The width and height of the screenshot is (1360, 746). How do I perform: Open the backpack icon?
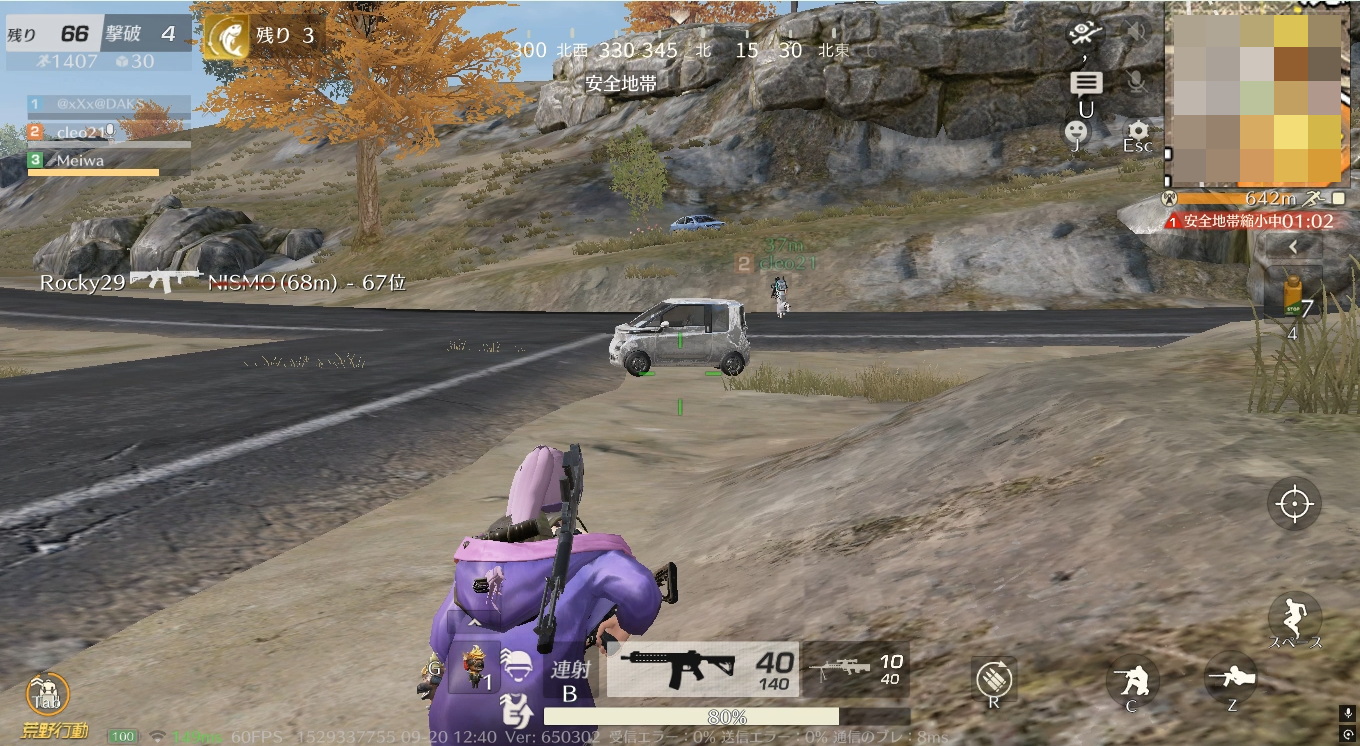[x=47, y=694]
